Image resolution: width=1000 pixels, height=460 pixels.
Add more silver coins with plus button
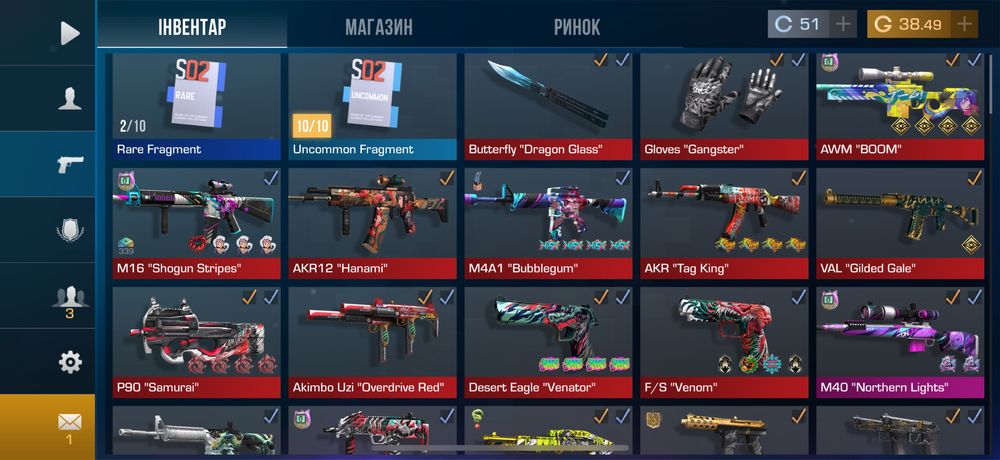(843, 24)
